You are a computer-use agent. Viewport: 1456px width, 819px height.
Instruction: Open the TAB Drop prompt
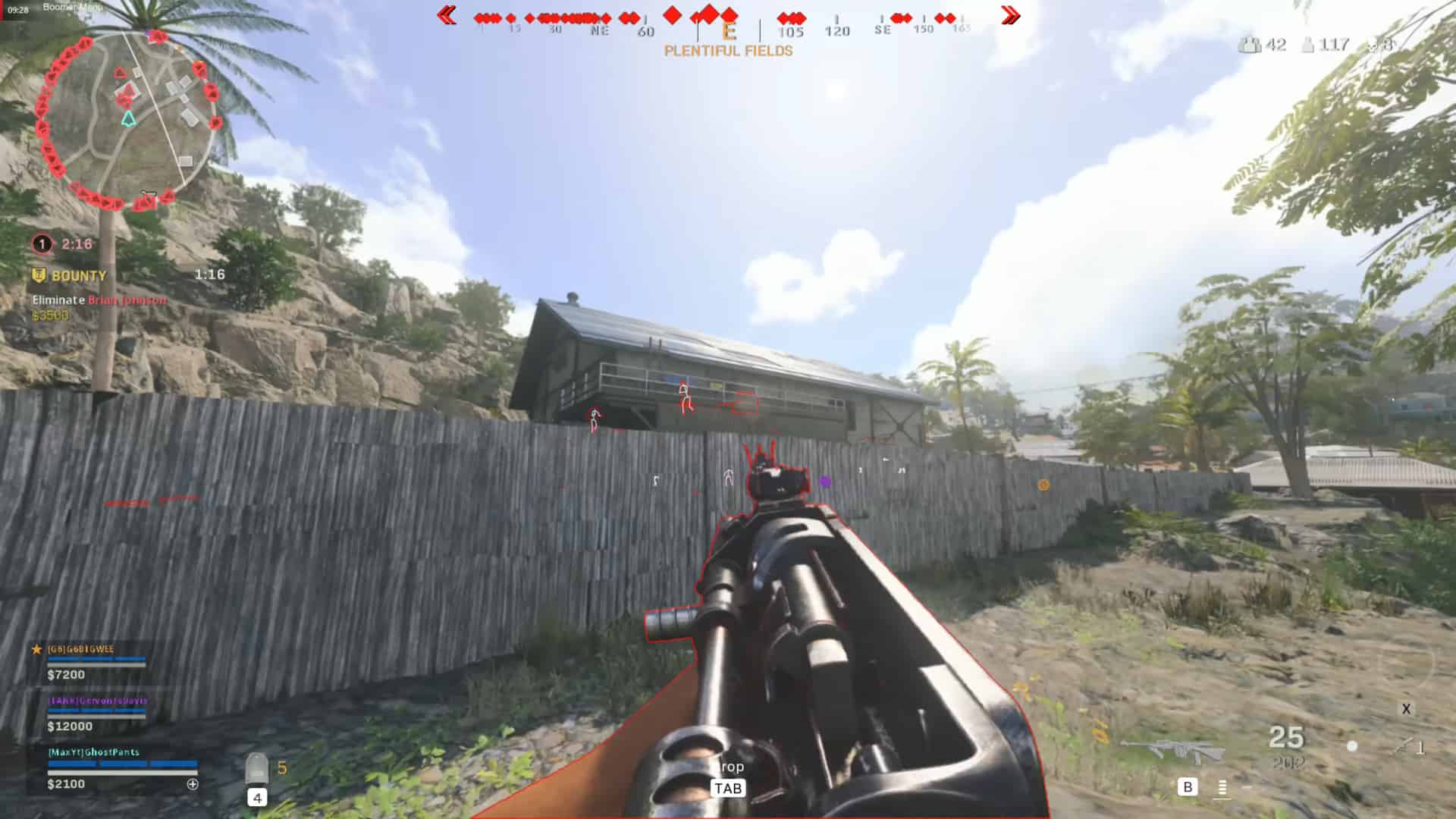pos(729,787)
